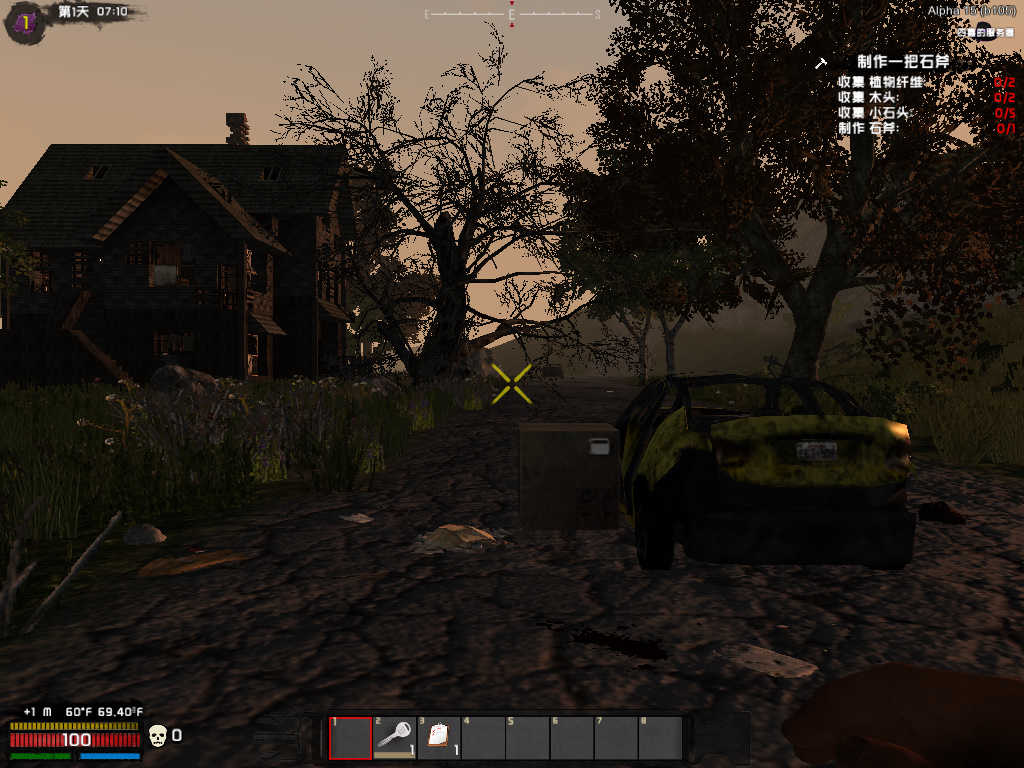Click the skull zombie kills icon
The image size is (1024, 768).
click(157, 737)
